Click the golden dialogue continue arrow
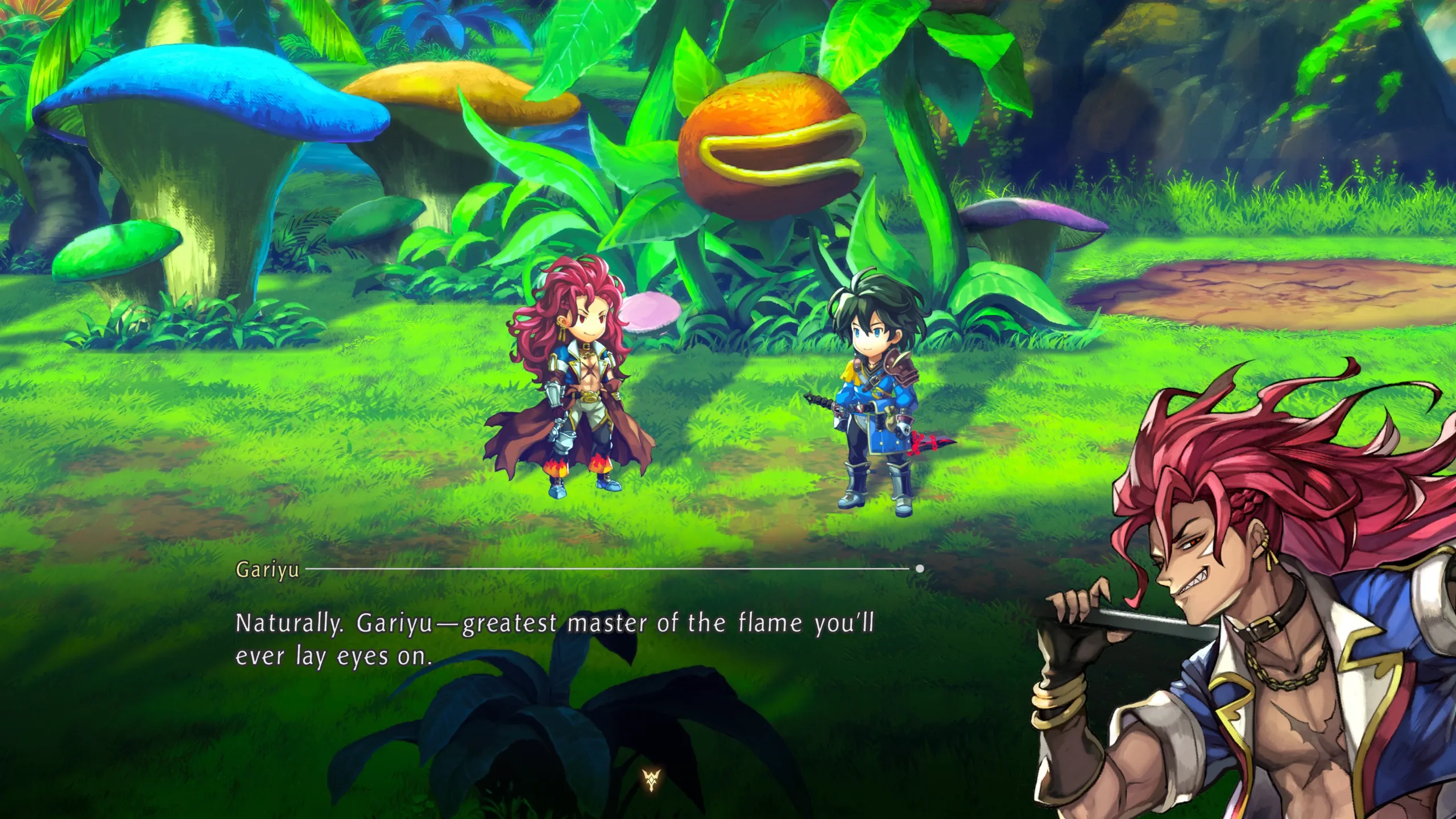1456x819 pixels. click(x=652, y=780)
